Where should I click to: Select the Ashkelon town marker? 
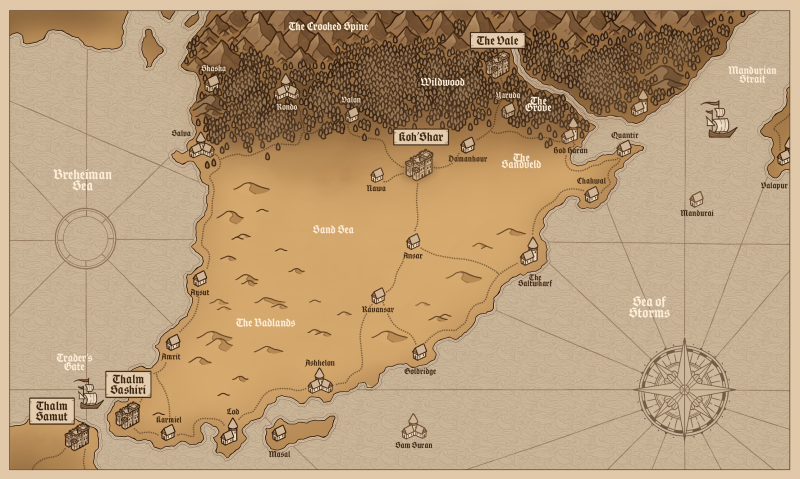click(320, 381)
